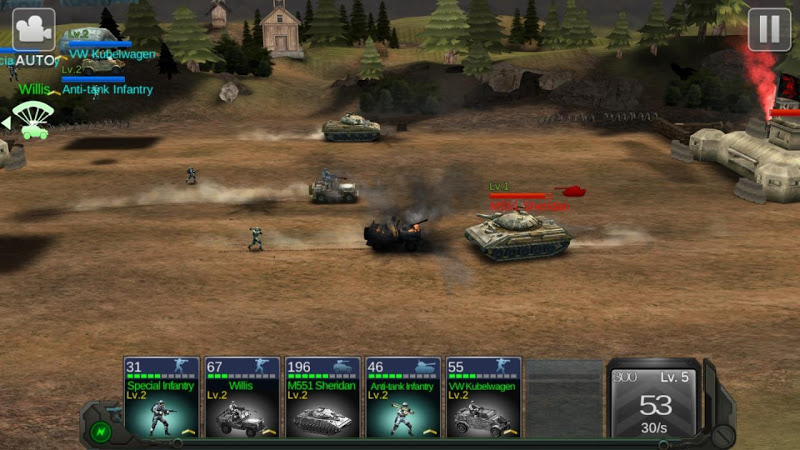Viewport: 800px width, 450px height.
Task: Deploy a VW Kubelwagen vehicle
Action: (483, 398)
